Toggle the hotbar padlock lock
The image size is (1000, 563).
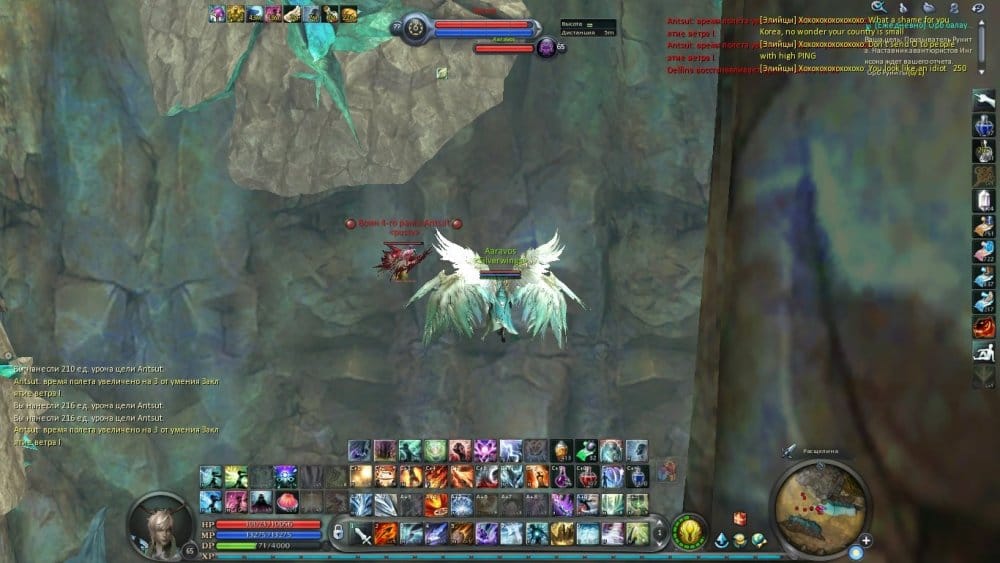[339, 530]
